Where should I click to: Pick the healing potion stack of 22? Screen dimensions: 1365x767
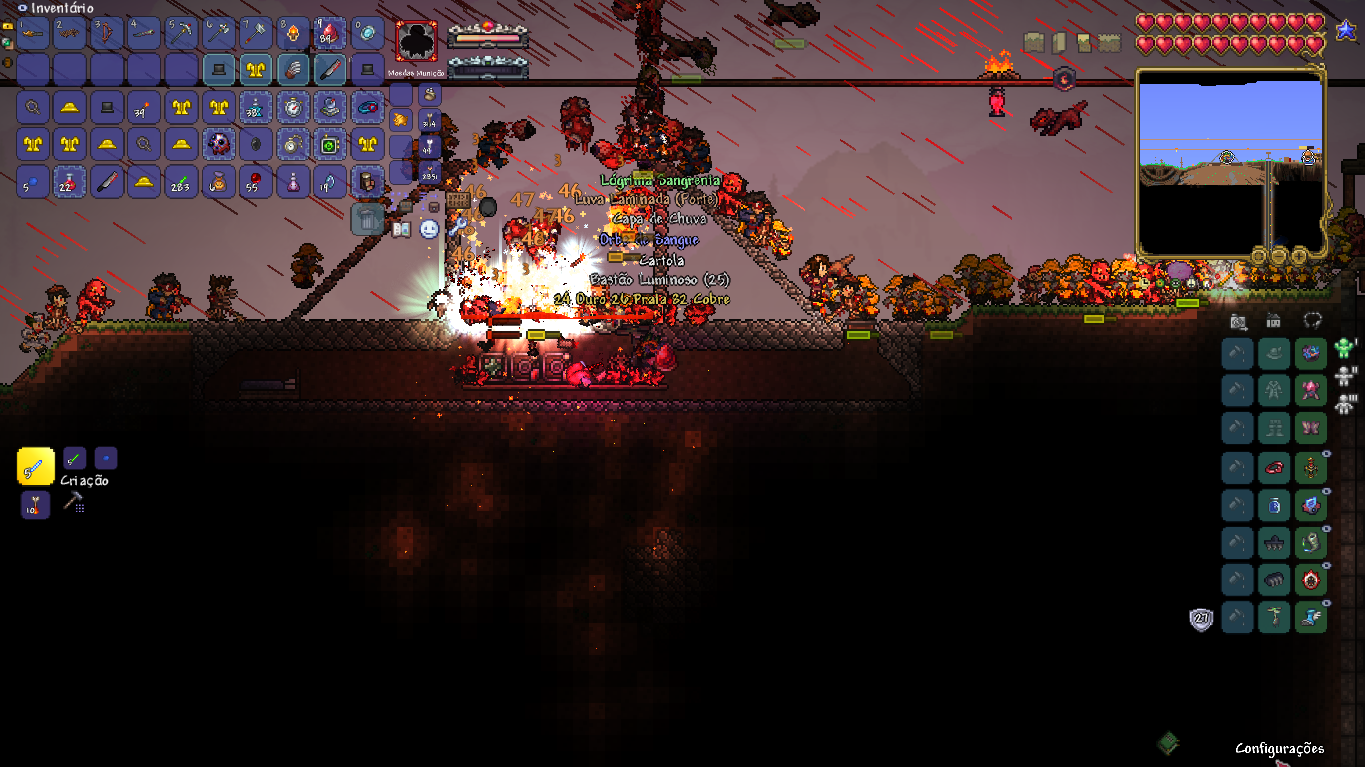pyautogui.click(x=70, y=182)
